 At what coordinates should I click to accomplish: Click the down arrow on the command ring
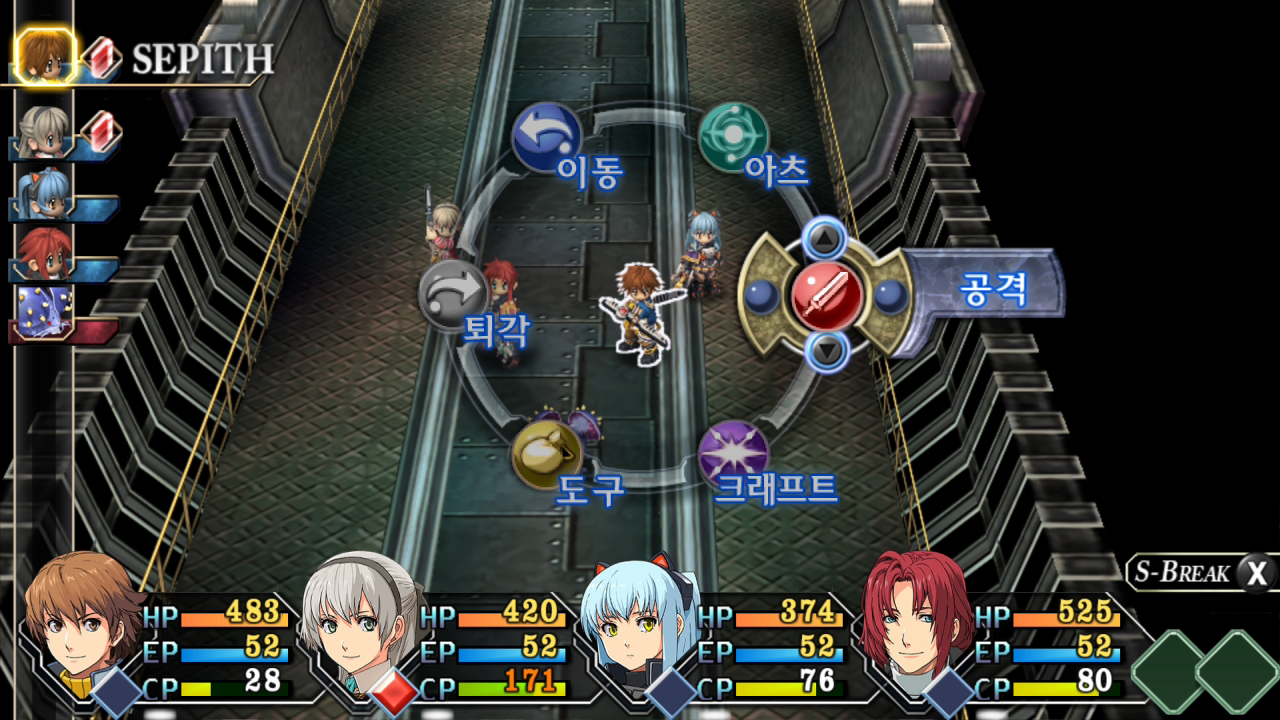[x=825, y=350]
